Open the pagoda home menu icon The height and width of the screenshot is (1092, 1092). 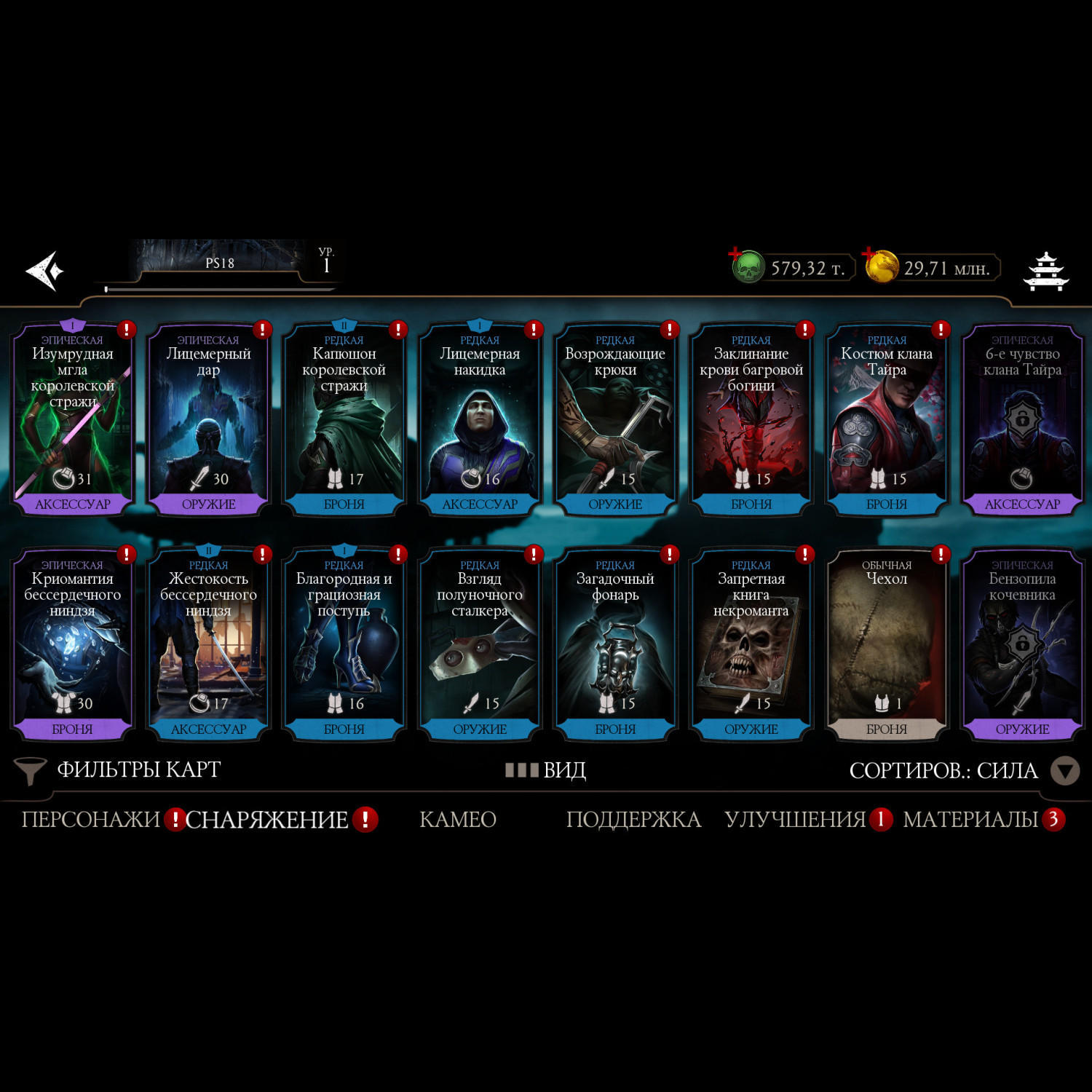tap(1046, 271)
